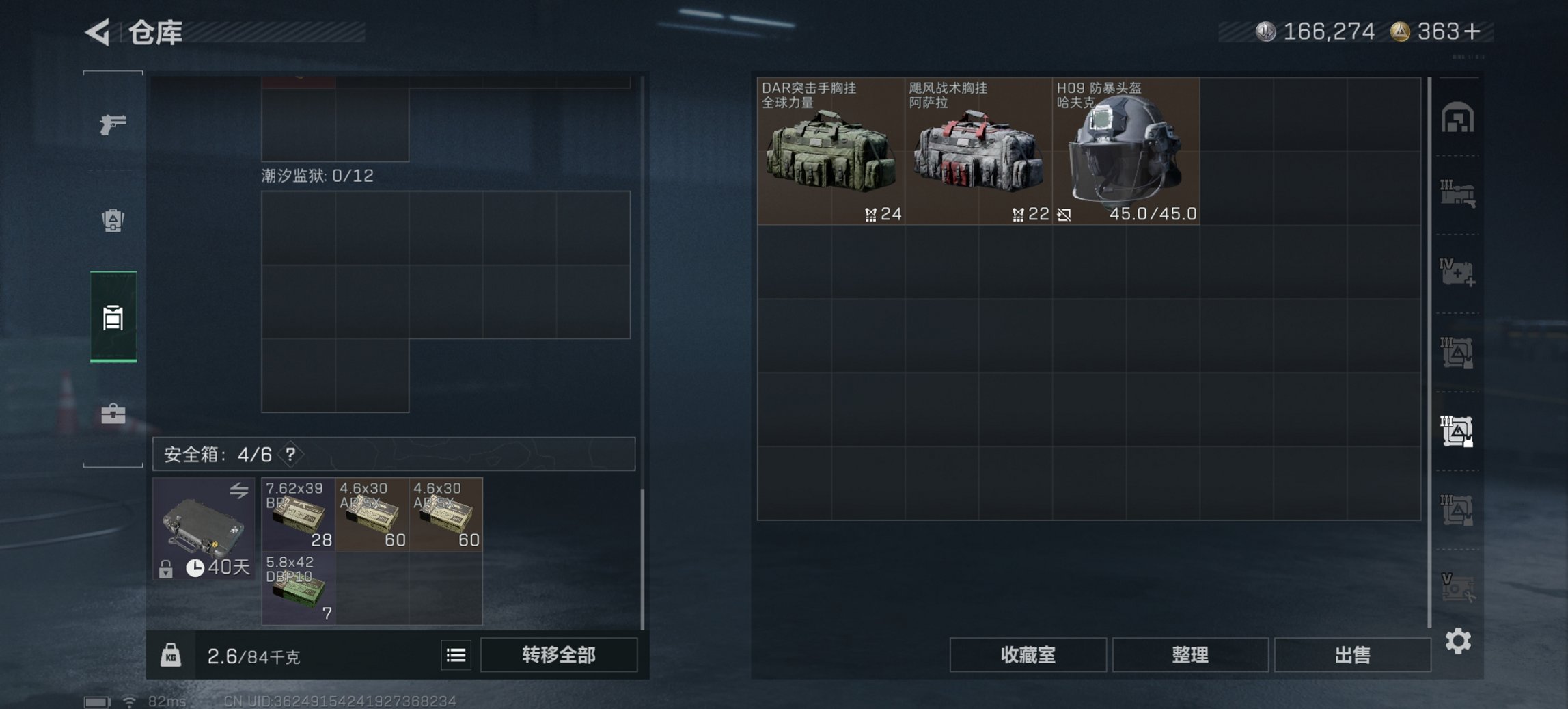Open the 收藏室 collection room tab
Viewport: 1568px width, 709px height.
[1028, 654]
